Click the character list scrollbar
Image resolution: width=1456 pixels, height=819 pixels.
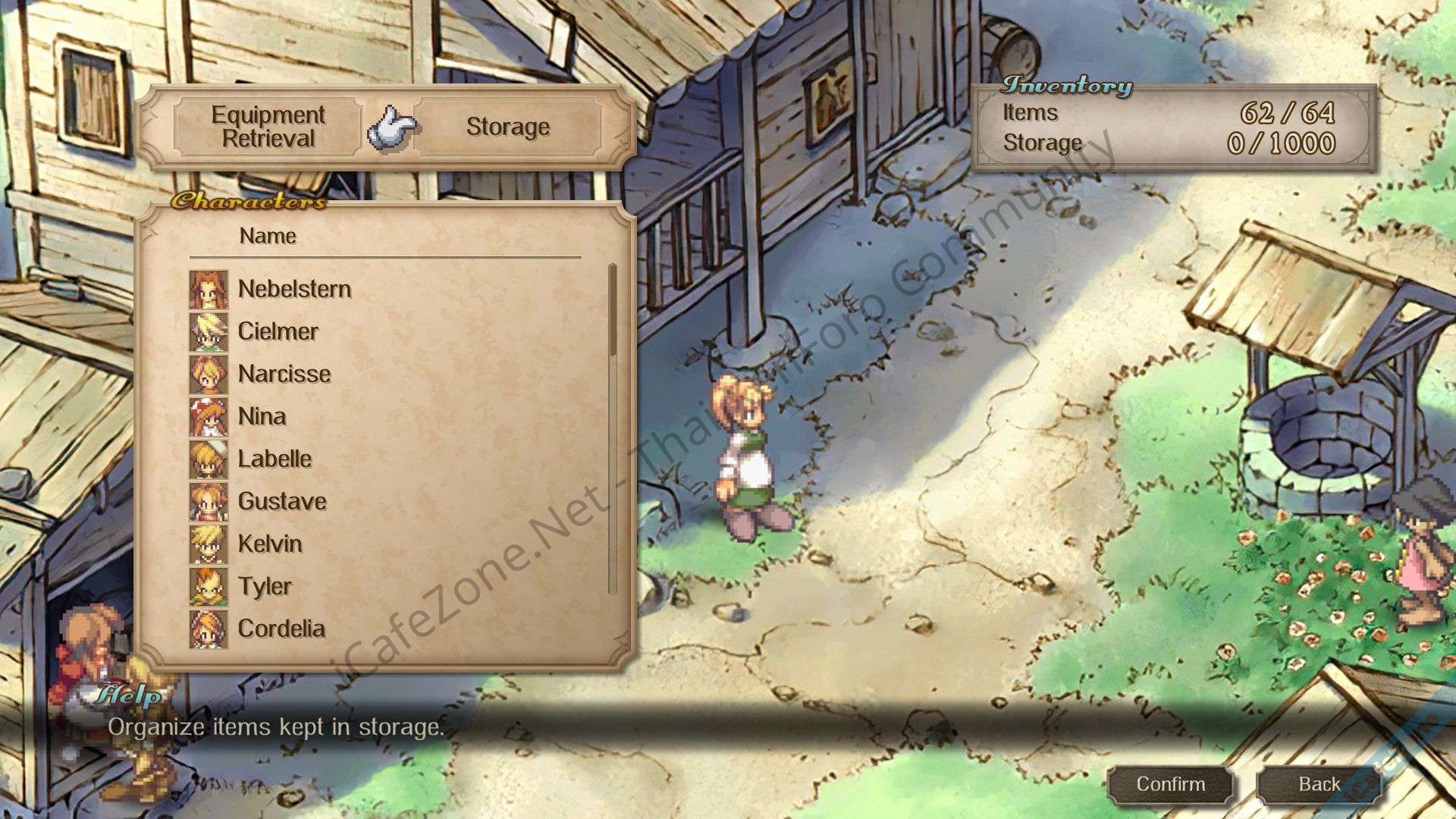(x=611, y=318)
